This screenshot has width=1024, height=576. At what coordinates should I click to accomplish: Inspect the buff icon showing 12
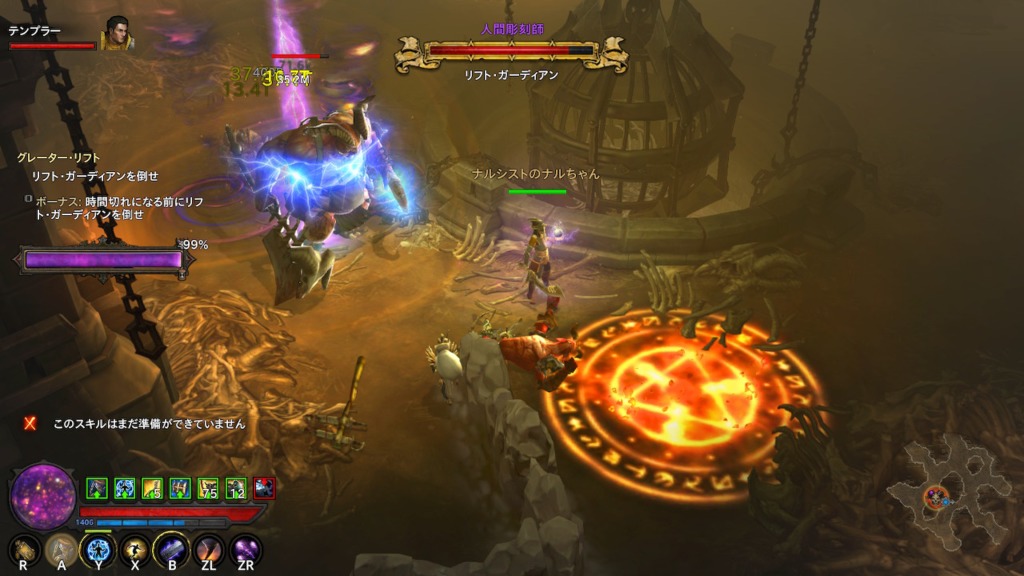(x=236, y=488)
